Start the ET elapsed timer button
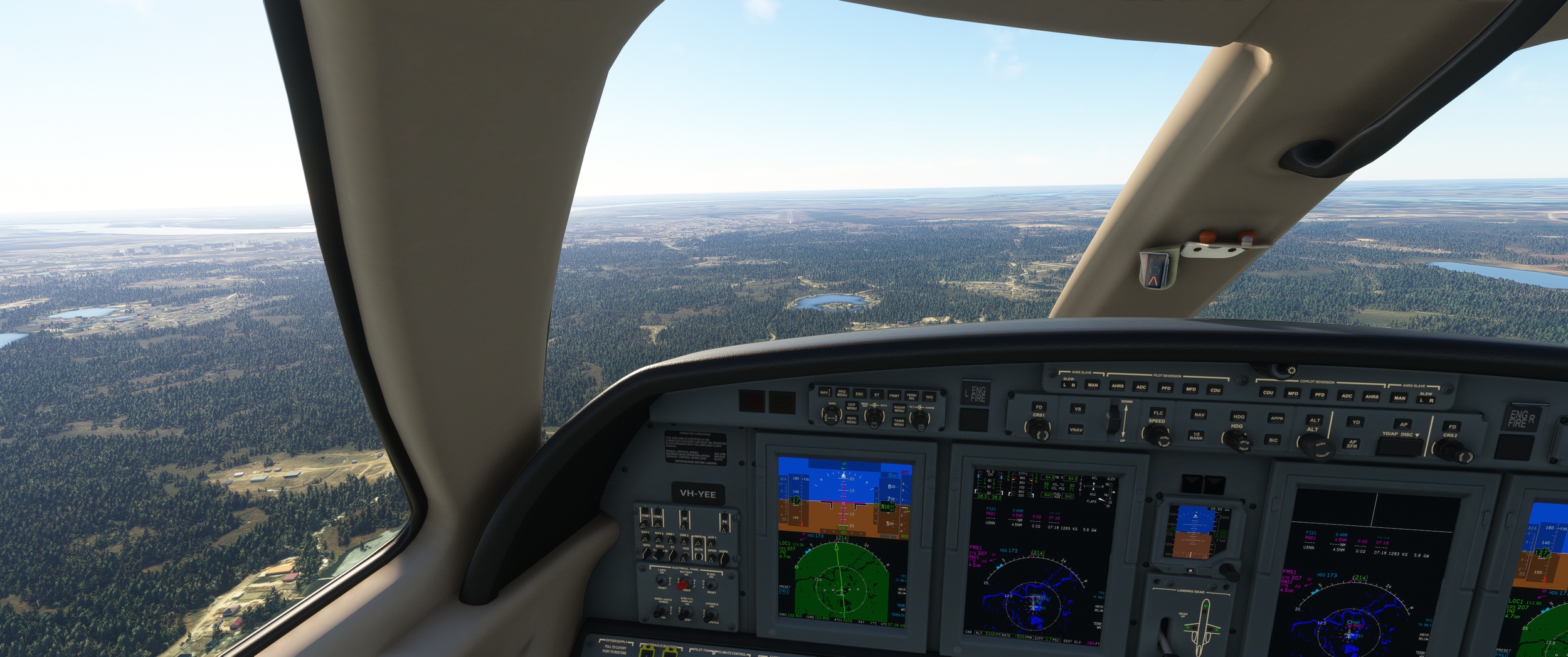1568x657 pixels. (877, 395)
